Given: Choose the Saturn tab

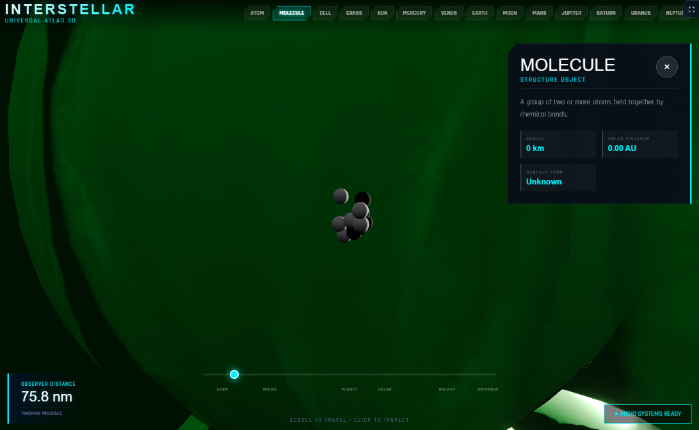Looking at the screenshot, I should coord(605,13).
